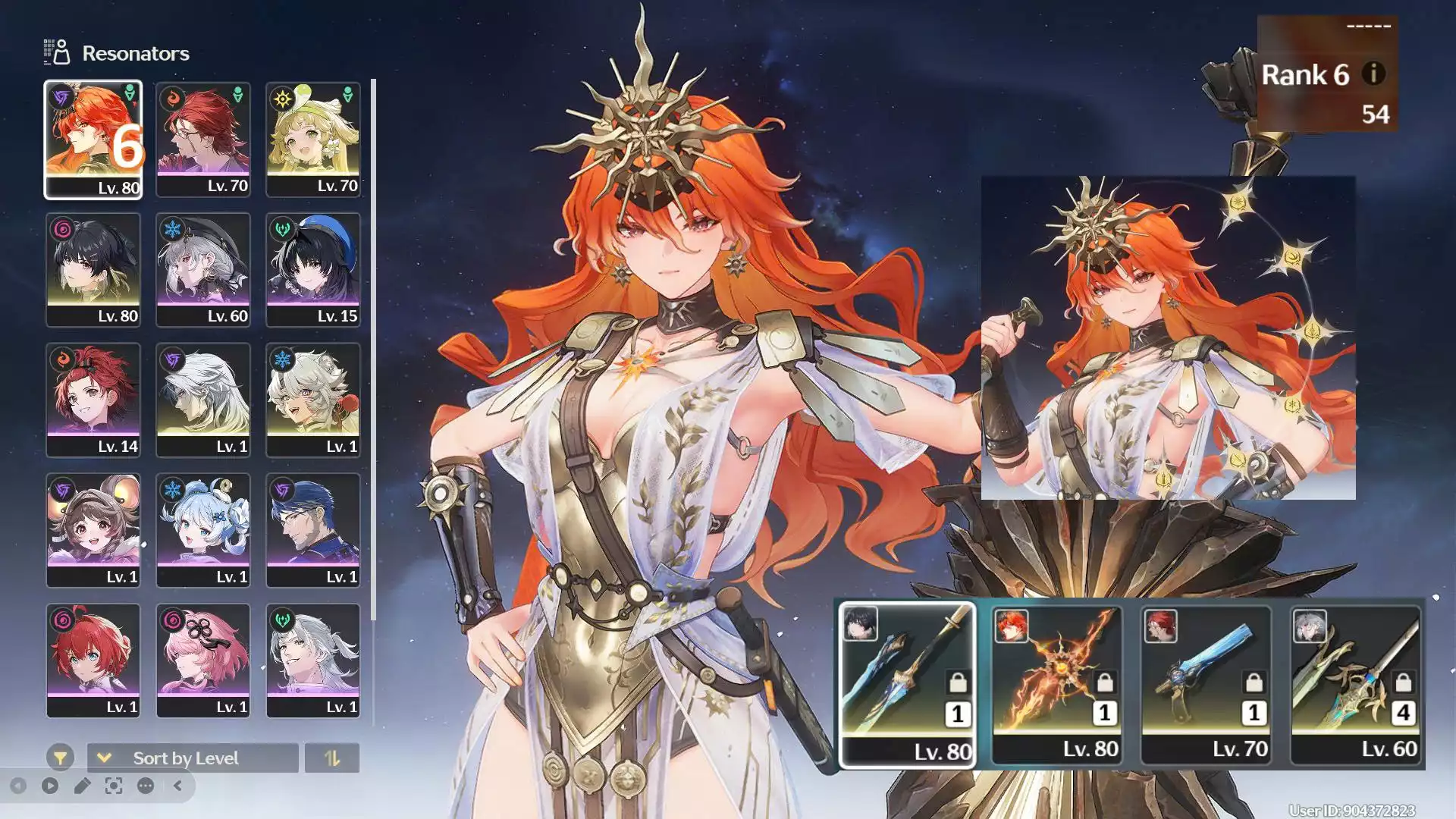Viewport: 1456px width, 819px height.
Task: Select the black-haired Lv. 80 resonator
Action: 93,270
